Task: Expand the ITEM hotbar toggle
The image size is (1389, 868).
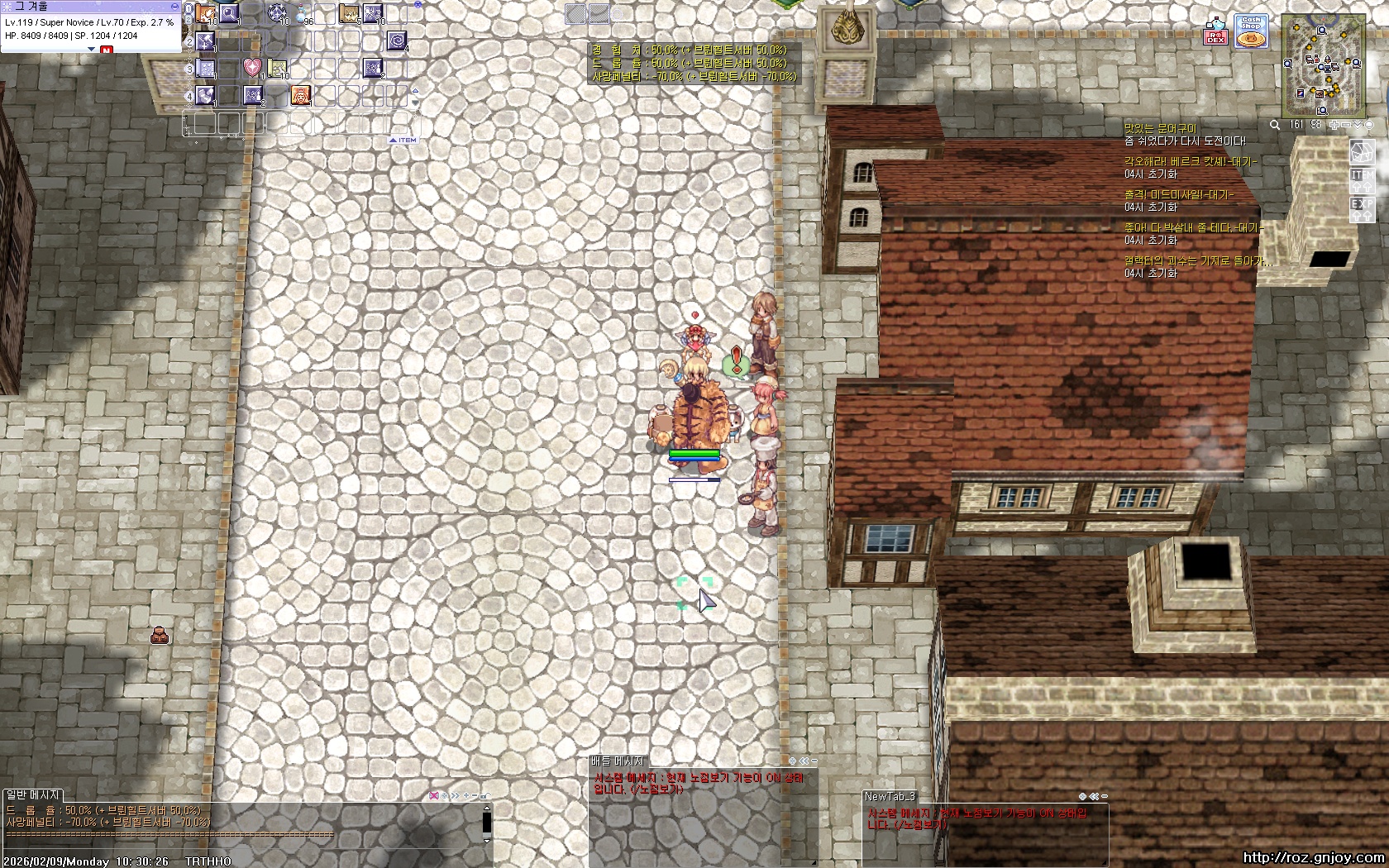Action: tap(403, 141)
